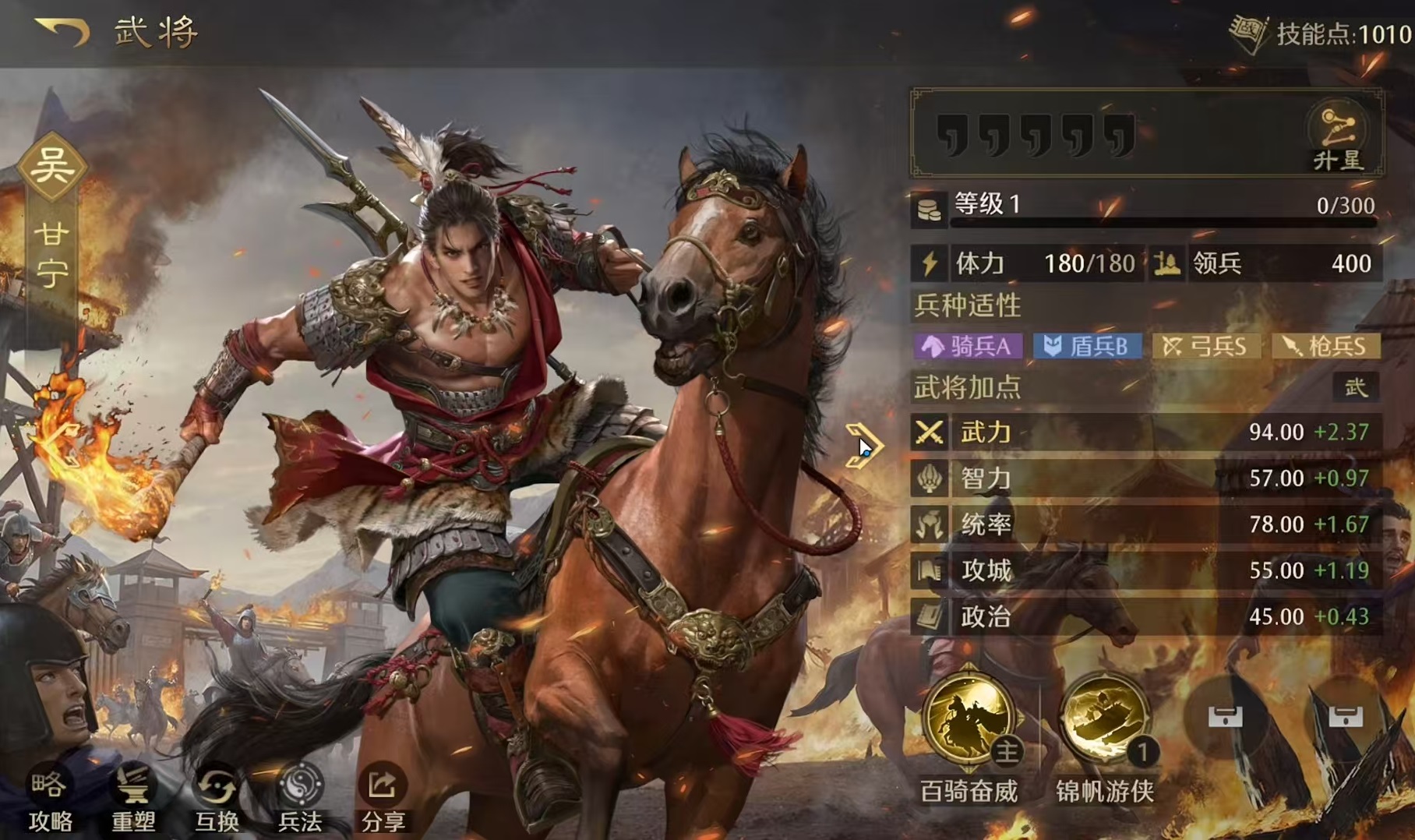Select the 攻城 attribute row
Viewport: 1415px width, 840px height.
[1145, 570]
